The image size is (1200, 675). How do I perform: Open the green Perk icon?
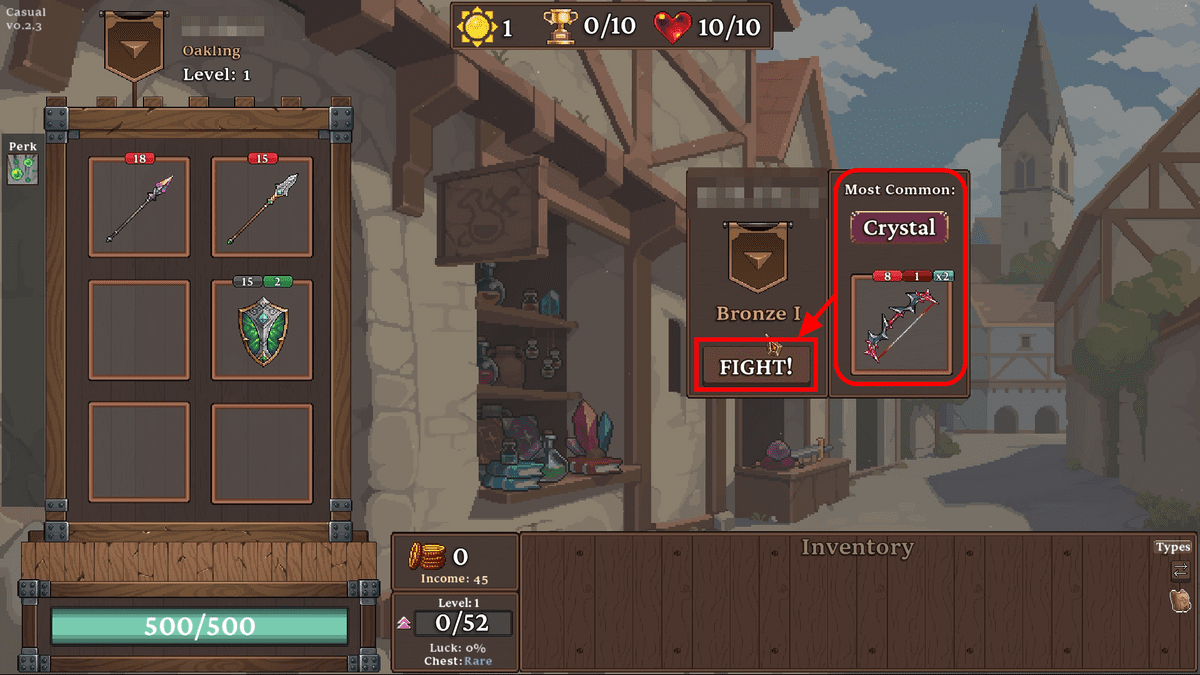(21, 170)
